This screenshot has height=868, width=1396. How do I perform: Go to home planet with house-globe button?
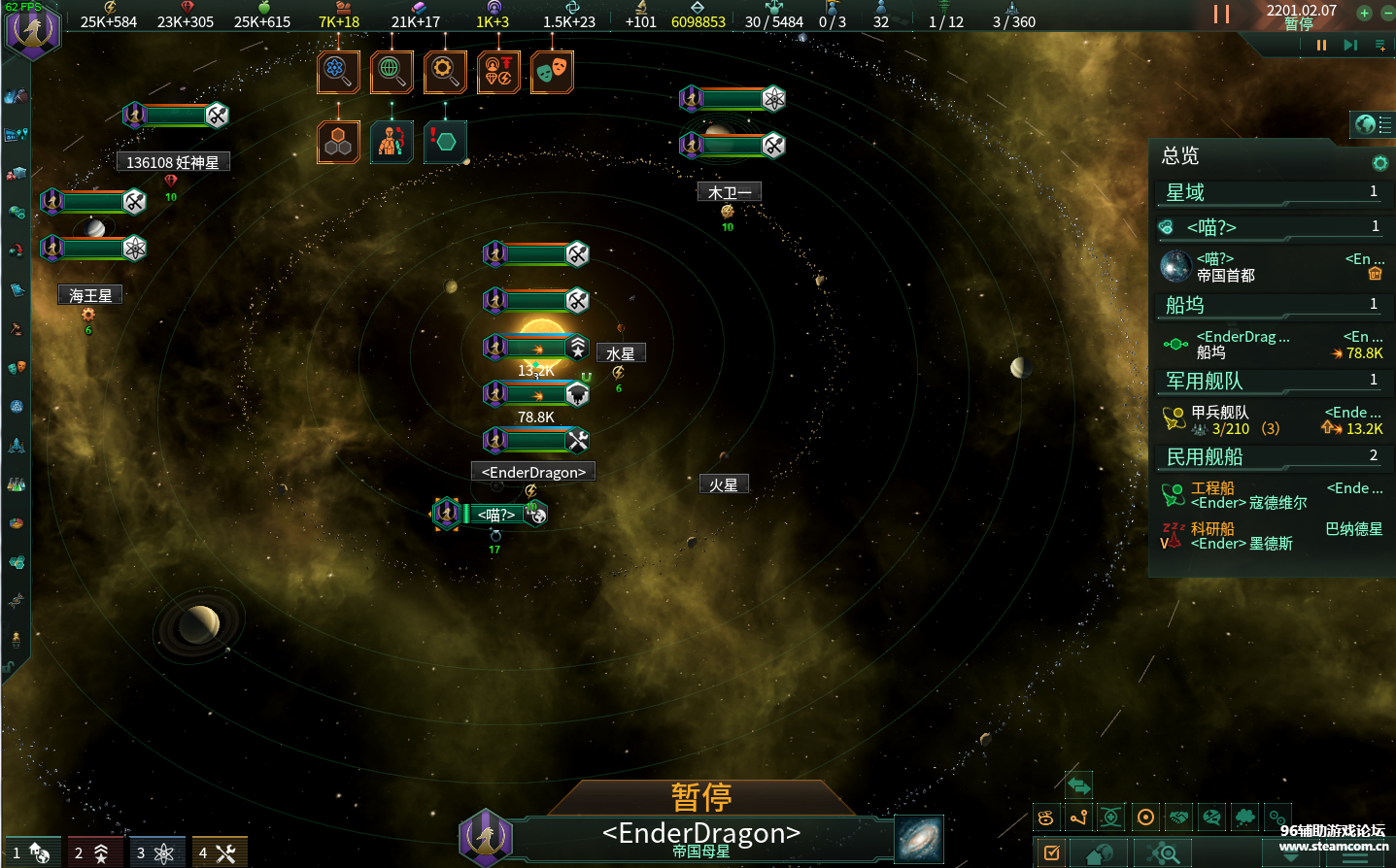[1099, 854]
